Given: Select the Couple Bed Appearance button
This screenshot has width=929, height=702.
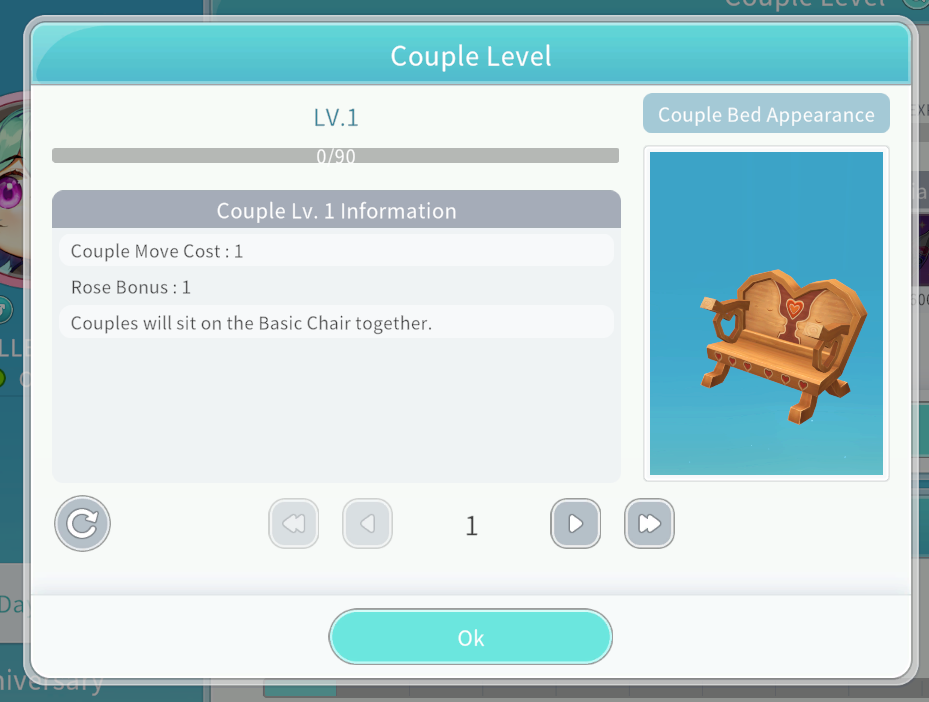Looking at the screenshot, I should click(766, 115).
